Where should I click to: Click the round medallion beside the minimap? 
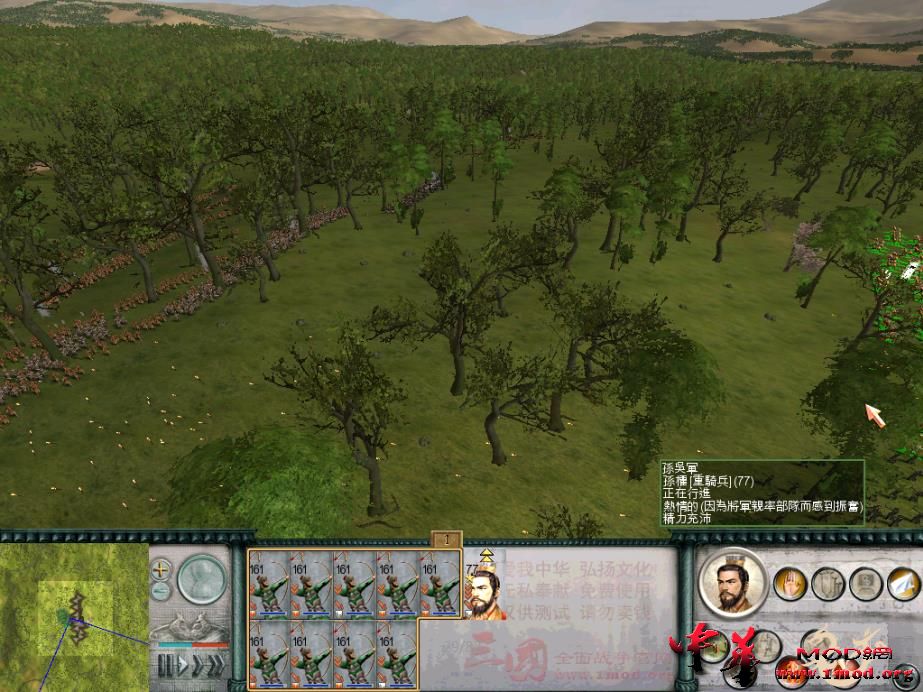point(201,579)
